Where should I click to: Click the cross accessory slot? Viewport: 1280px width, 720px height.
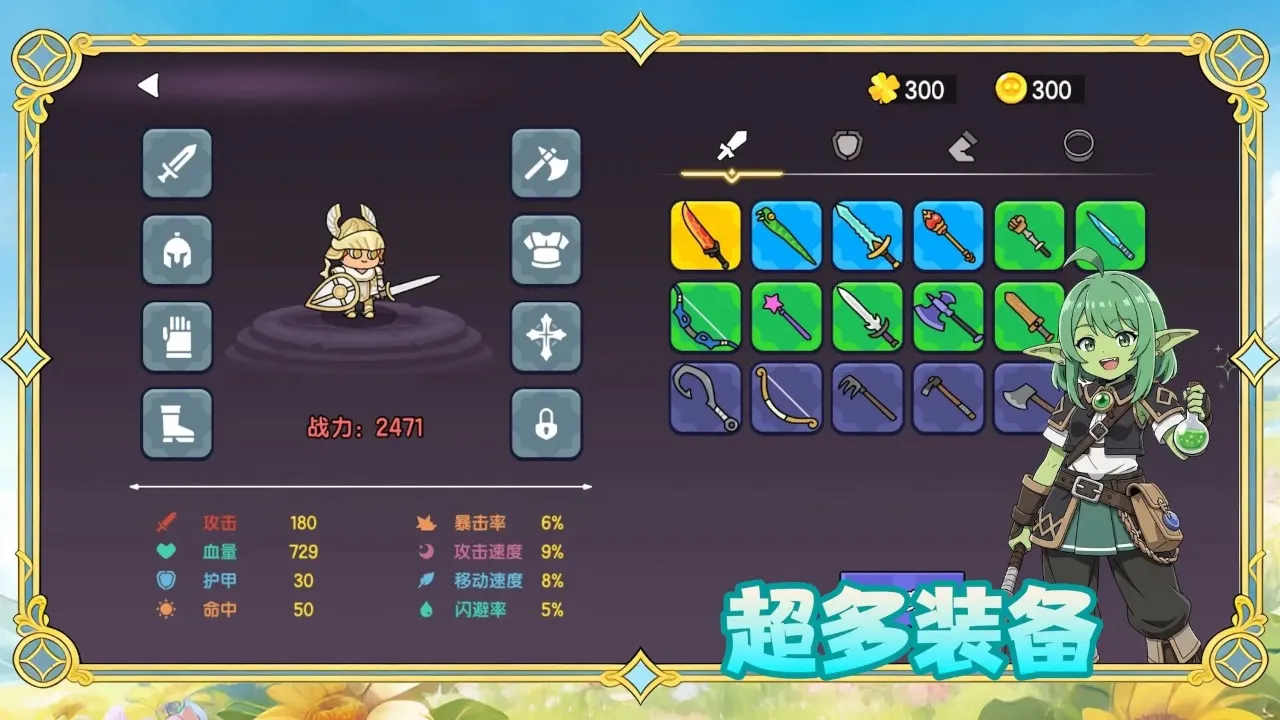coord(545,337)
